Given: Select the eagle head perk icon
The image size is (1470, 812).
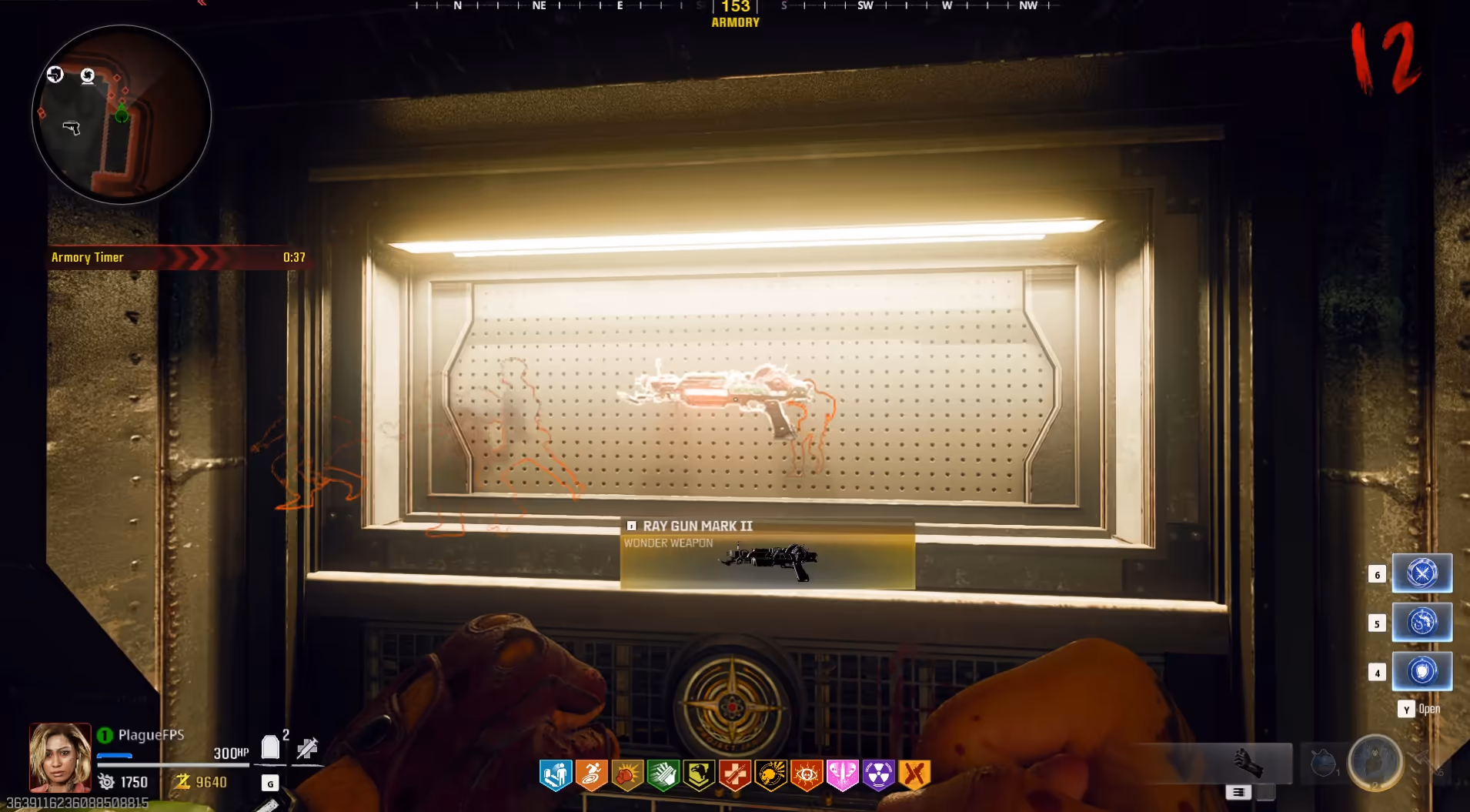Looking at the screenshot, I should point(699,775).
